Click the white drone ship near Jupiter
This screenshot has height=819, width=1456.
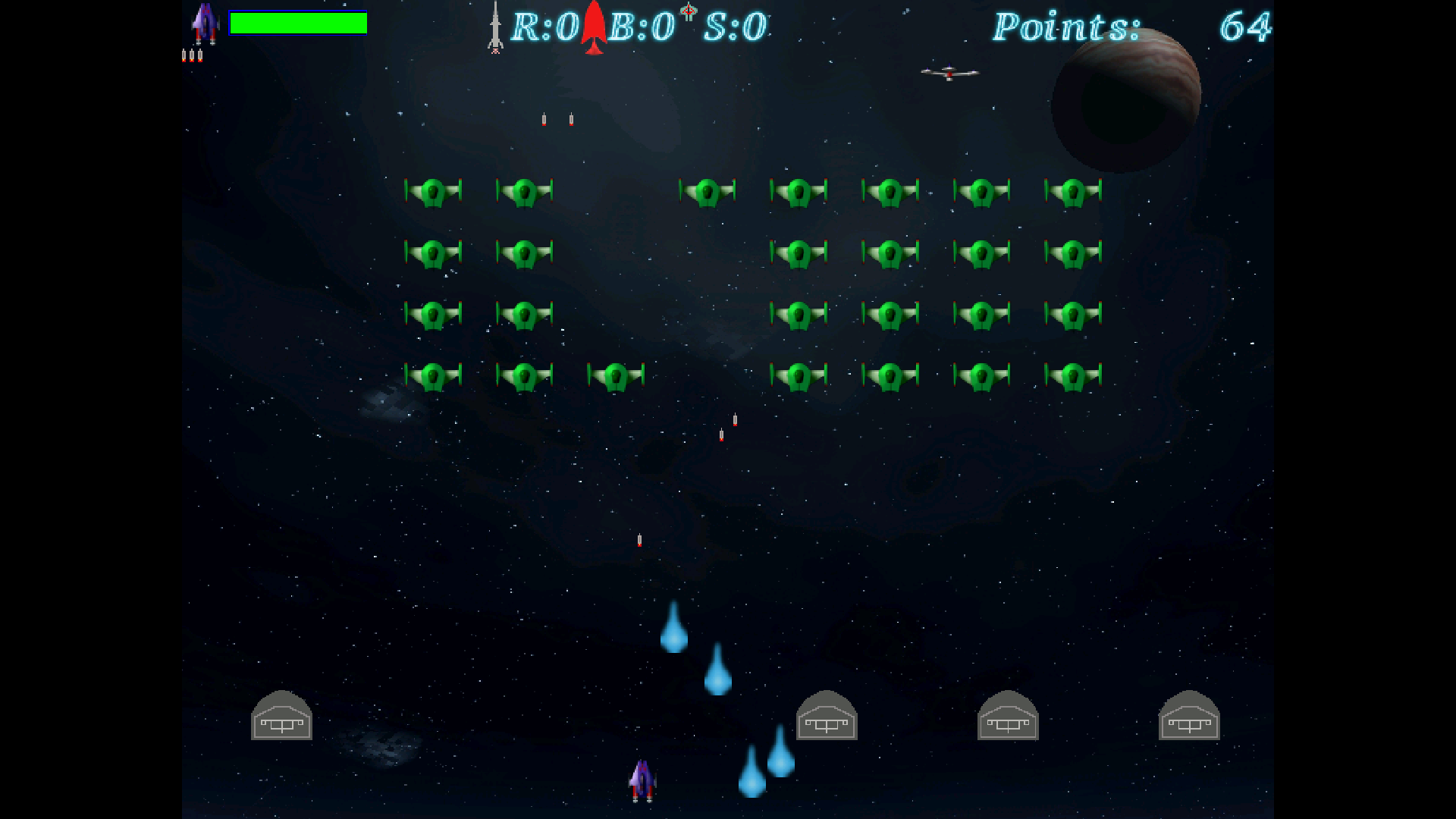(x=950, y=72)
